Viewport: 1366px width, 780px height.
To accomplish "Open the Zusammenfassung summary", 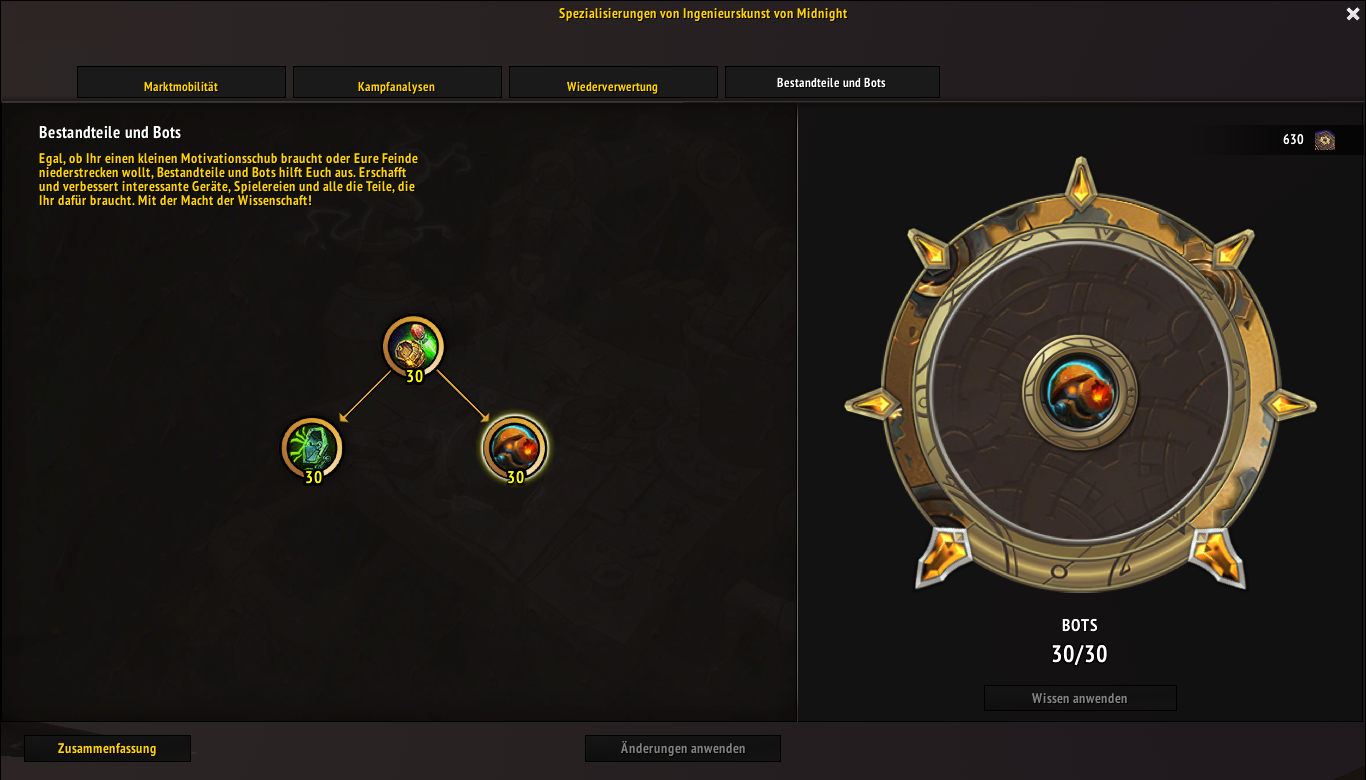I will [107, 748].
